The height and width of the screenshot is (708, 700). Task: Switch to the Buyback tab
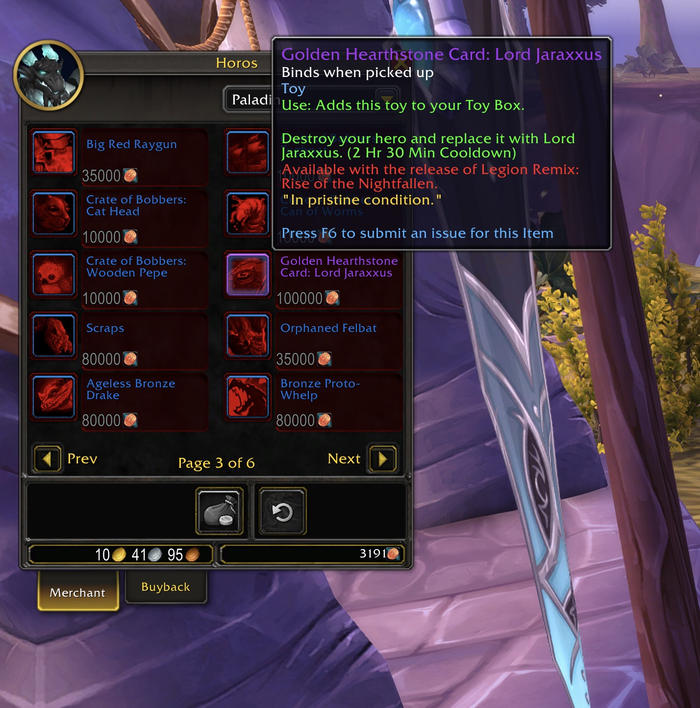click(165, 588)
